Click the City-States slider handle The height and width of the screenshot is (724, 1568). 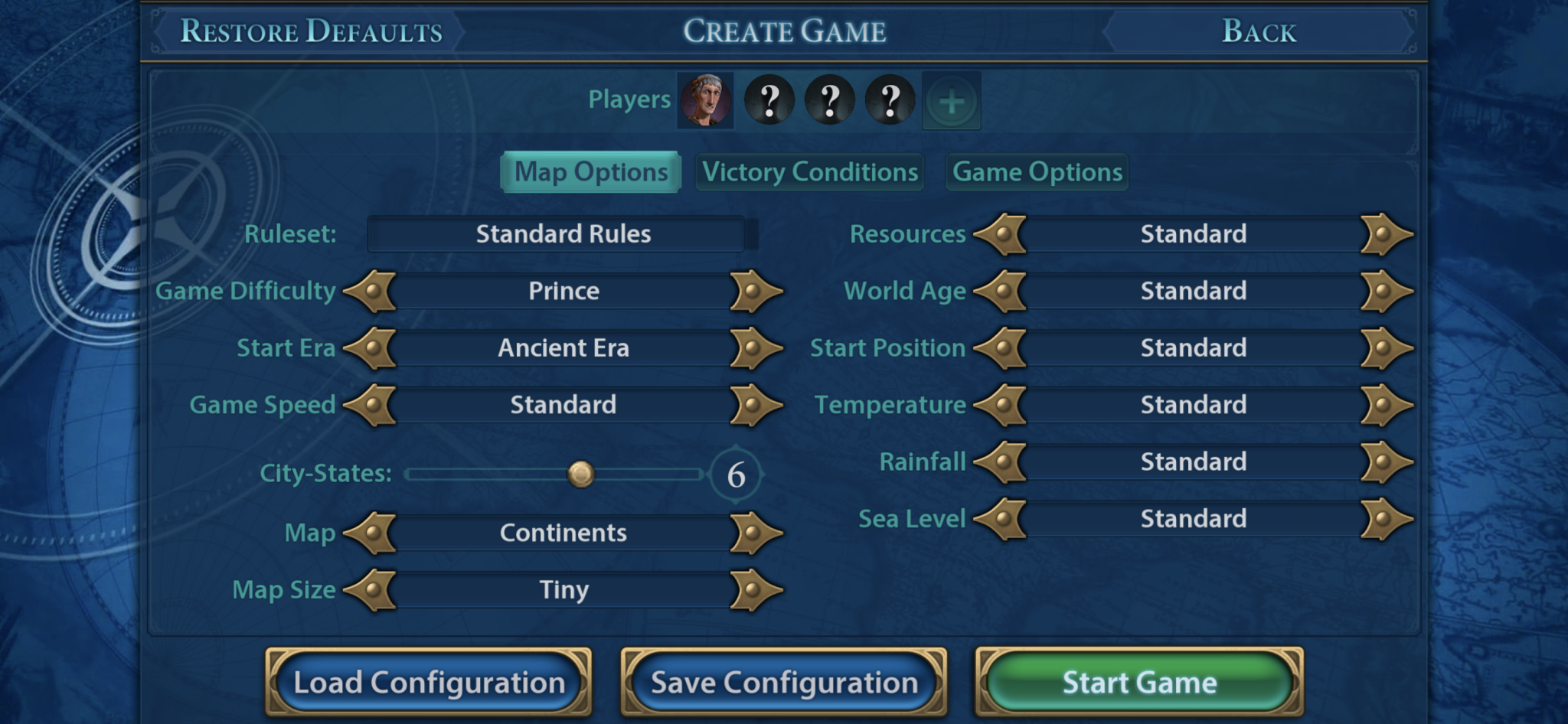pyautogui.click(x=582, y=475)
